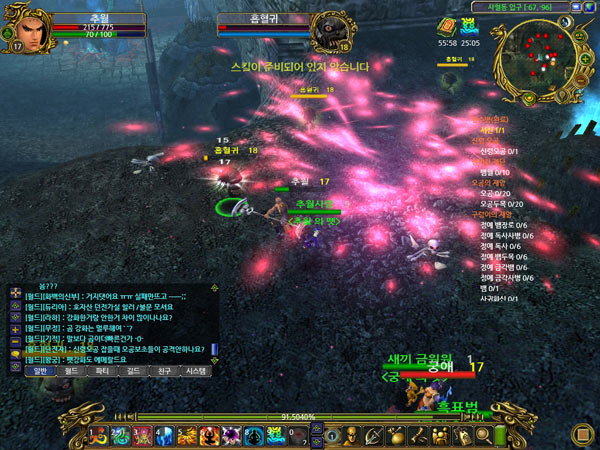Image resolution: width=600 pixels, height=450 pixels.
Task: Select the 파티 chat tab
Action: pos(103,370)
